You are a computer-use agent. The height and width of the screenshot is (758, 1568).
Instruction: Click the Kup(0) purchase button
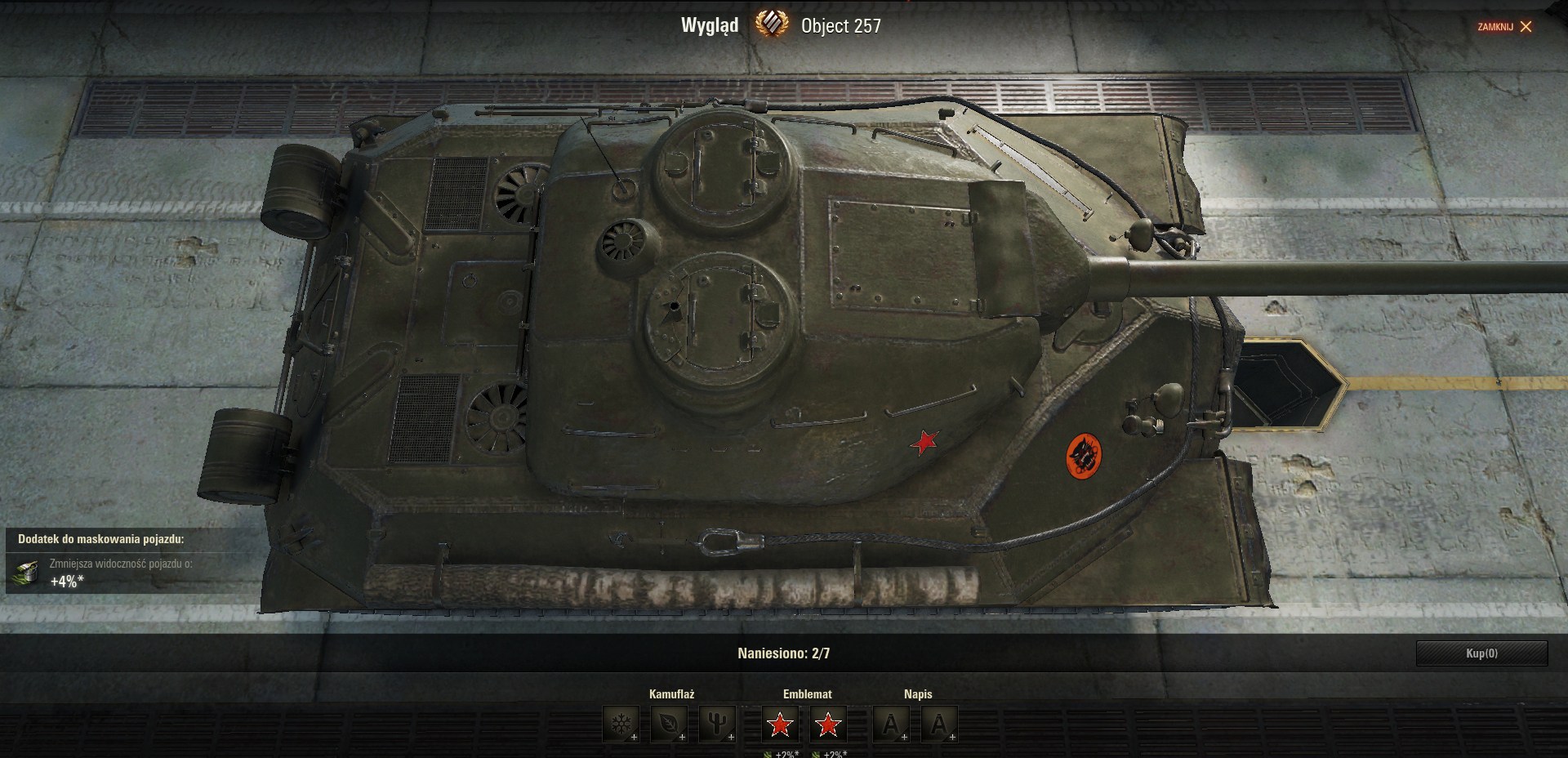(x=1481, y=653)
